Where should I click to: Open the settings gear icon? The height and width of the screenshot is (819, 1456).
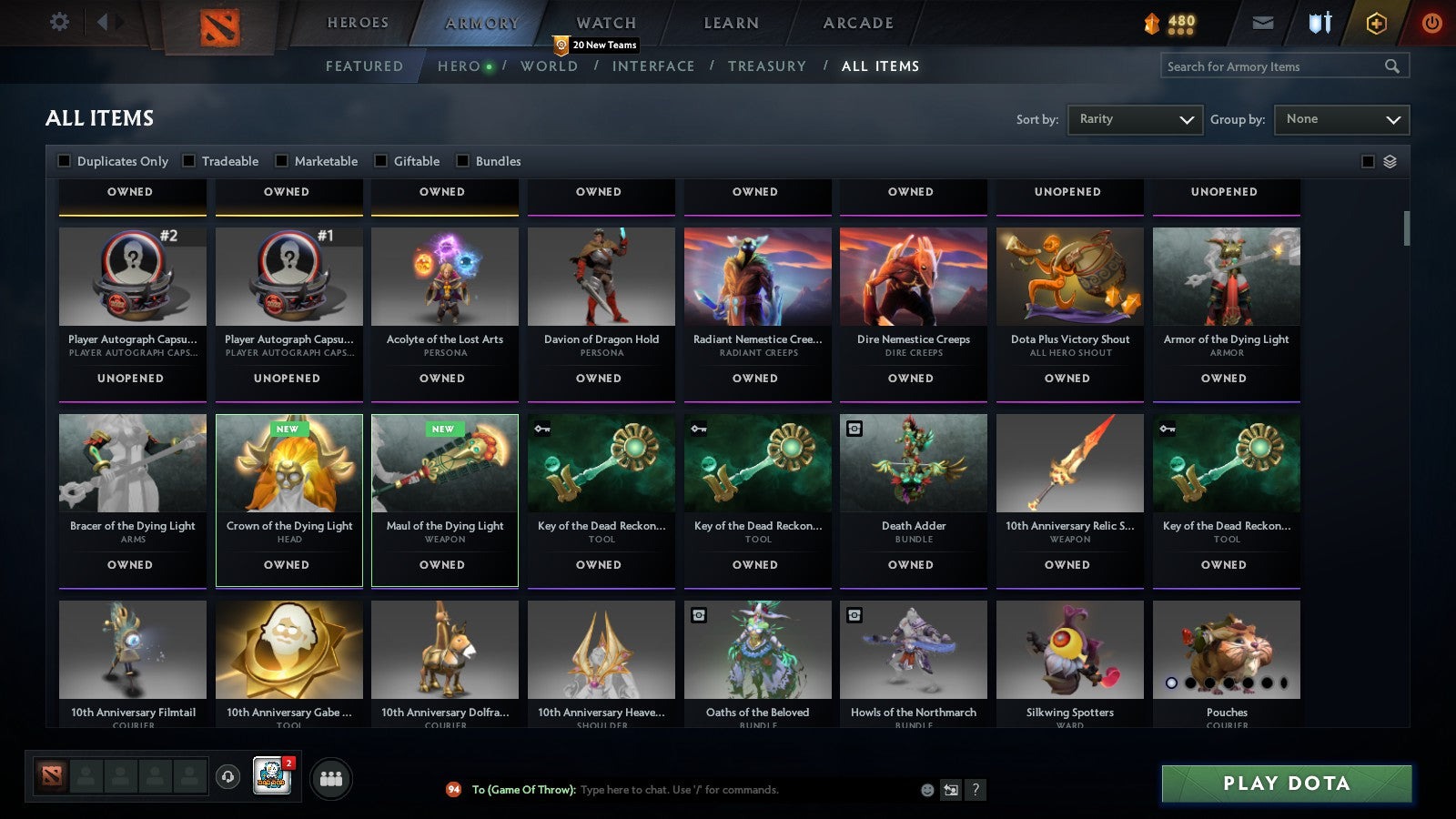click(x=58, y=22)
